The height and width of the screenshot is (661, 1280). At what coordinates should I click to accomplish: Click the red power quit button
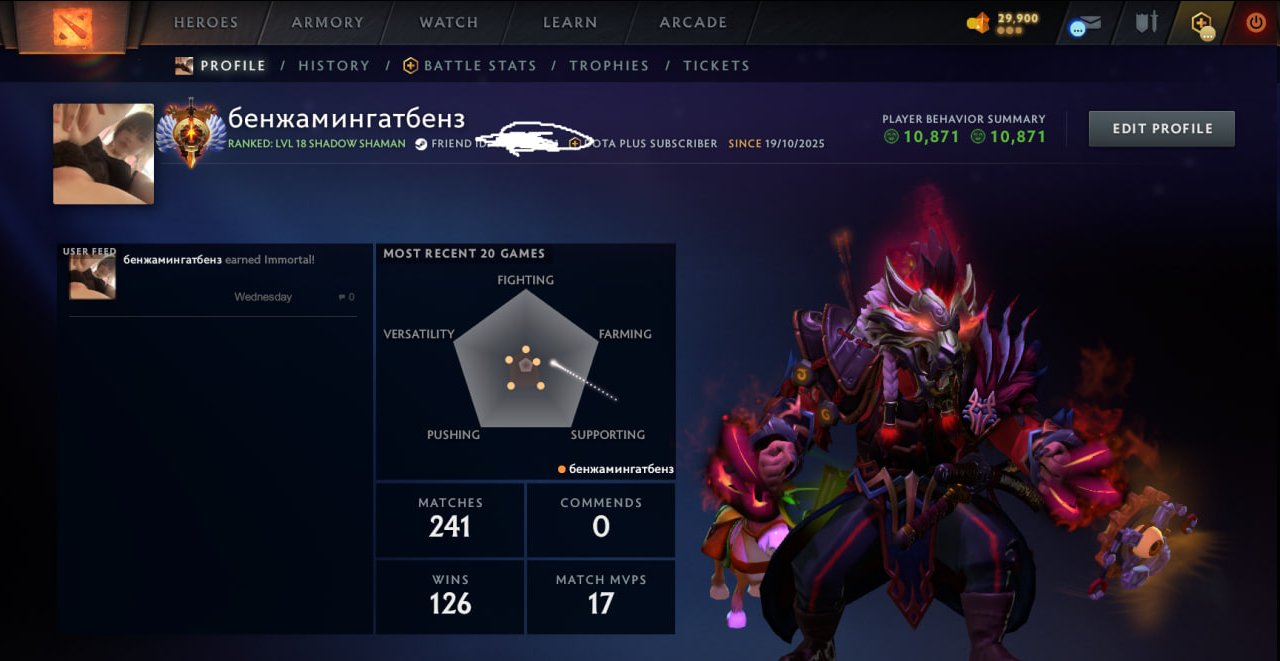pos(1255,23)
